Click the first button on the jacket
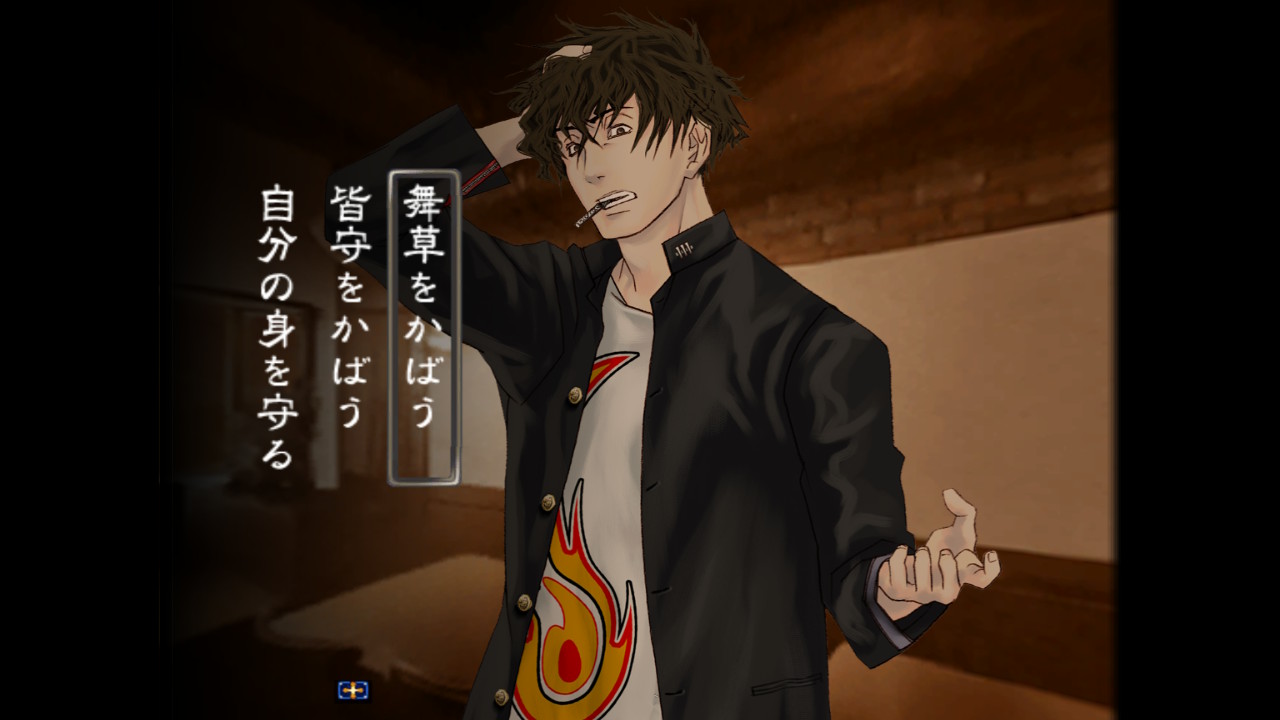 (x=575, y=395)
